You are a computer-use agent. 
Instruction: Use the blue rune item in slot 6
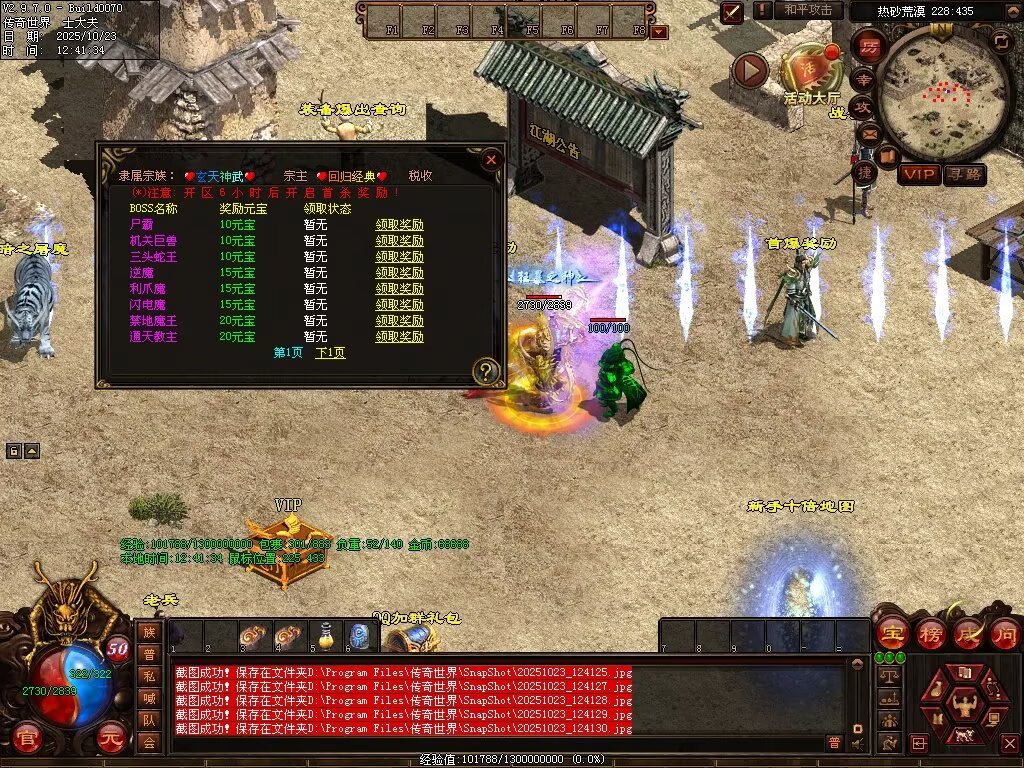coord(360,635)
